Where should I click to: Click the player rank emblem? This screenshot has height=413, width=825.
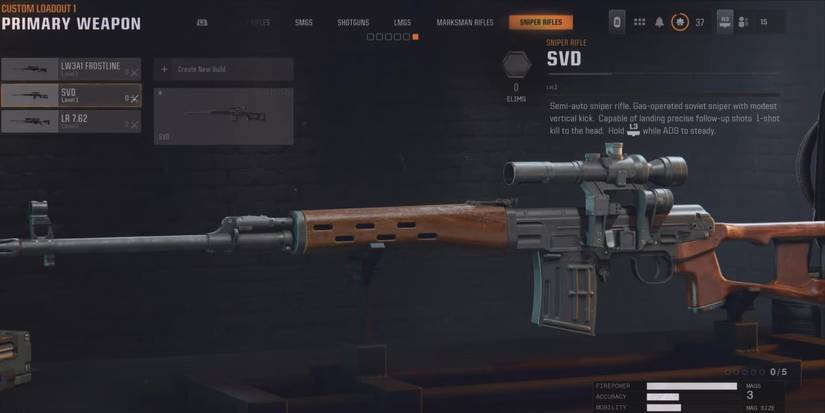pyautogui.click(x=680, y=22)
